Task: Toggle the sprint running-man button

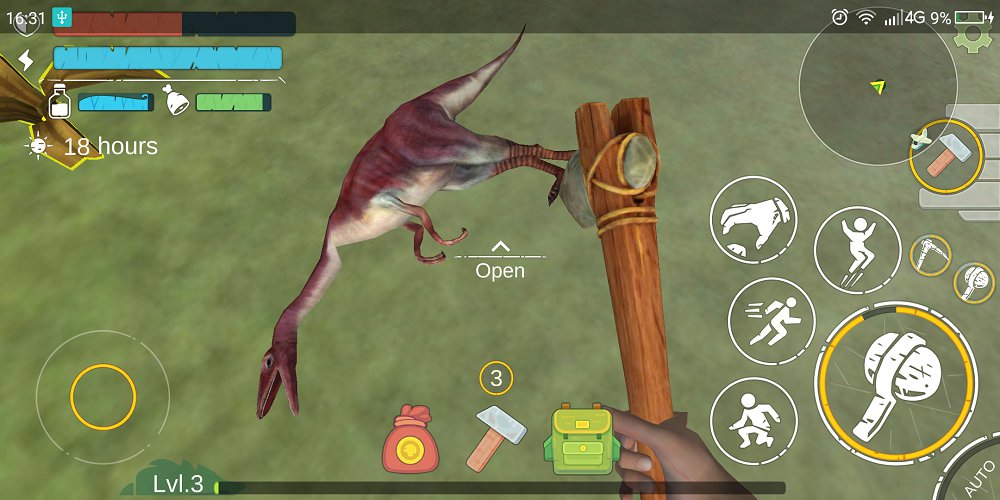Action: point(771,320)
